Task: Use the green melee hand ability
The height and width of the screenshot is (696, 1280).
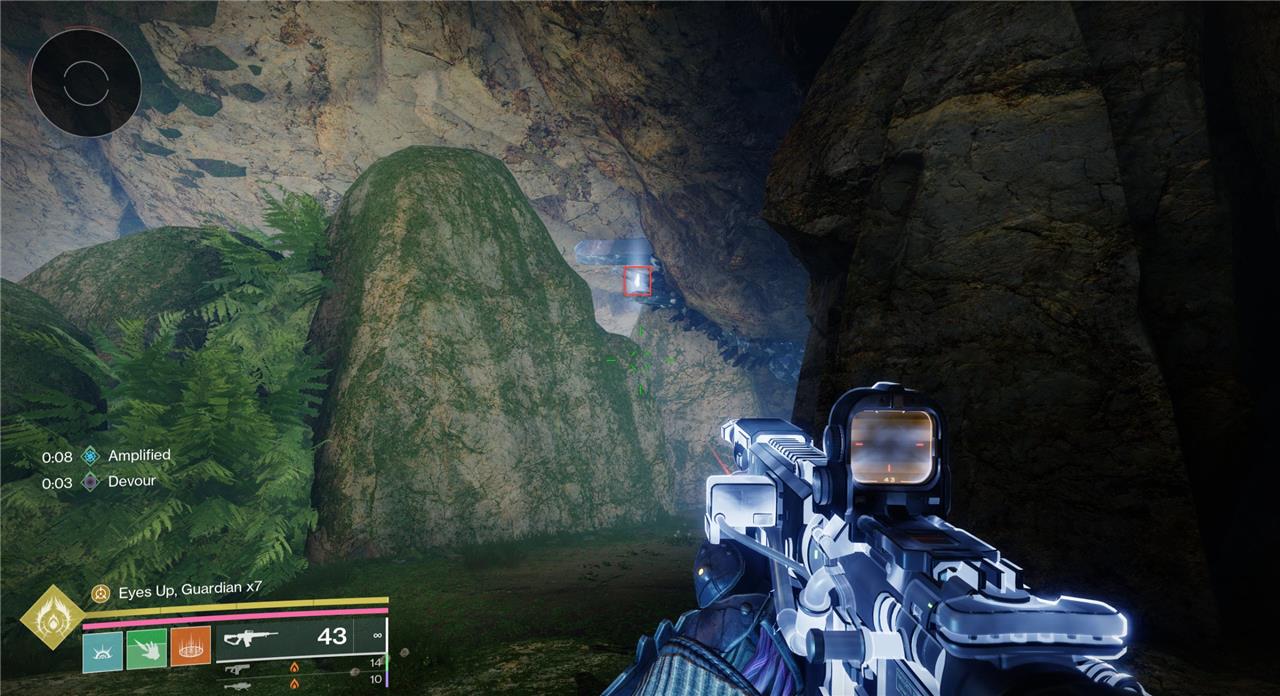Action: tap(146, 650)
